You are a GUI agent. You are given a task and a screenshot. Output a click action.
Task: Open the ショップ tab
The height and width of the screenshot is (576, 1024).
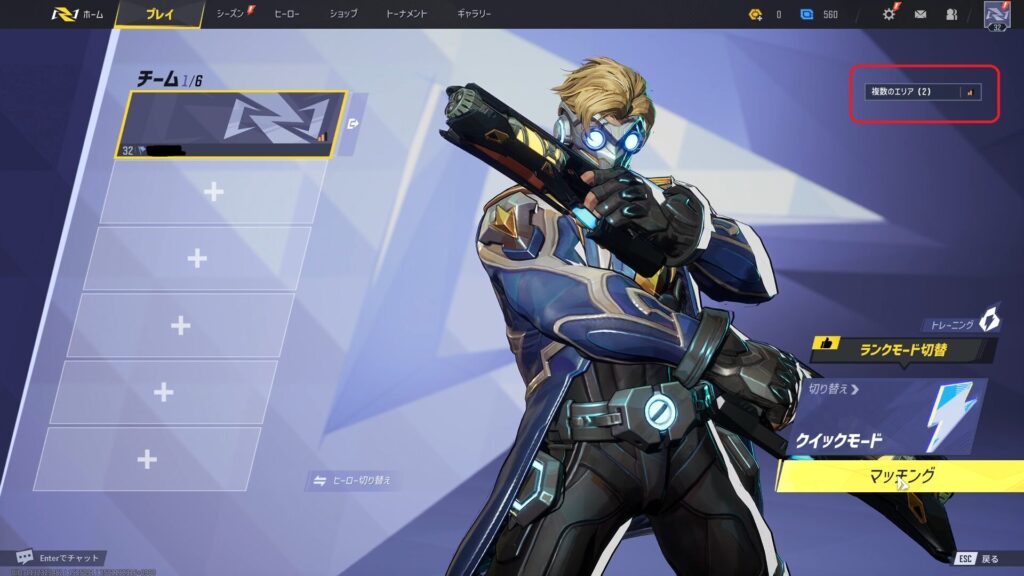[x=343, y=14]
